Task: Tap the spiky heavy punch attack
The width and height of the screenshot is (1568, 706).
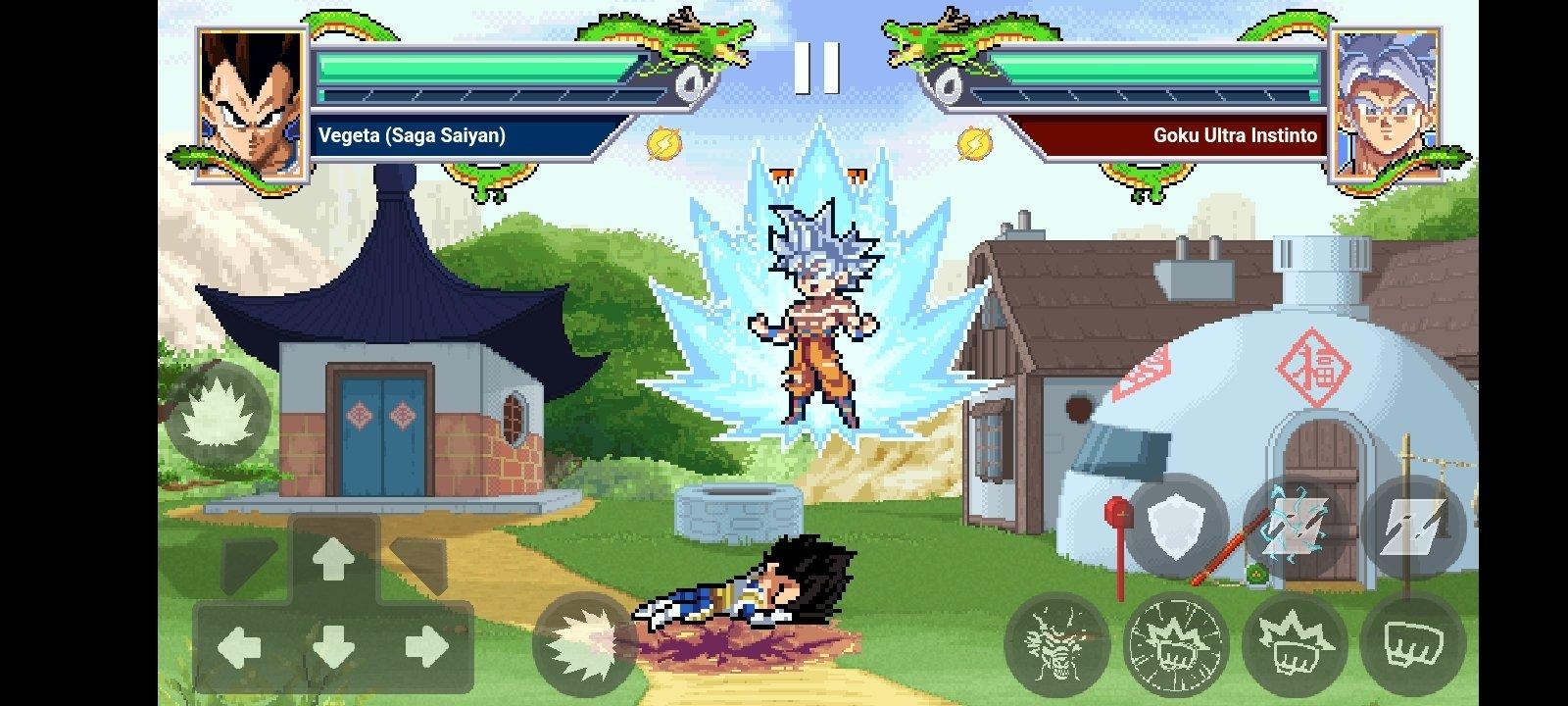Action: click(x=1294, y=642)
